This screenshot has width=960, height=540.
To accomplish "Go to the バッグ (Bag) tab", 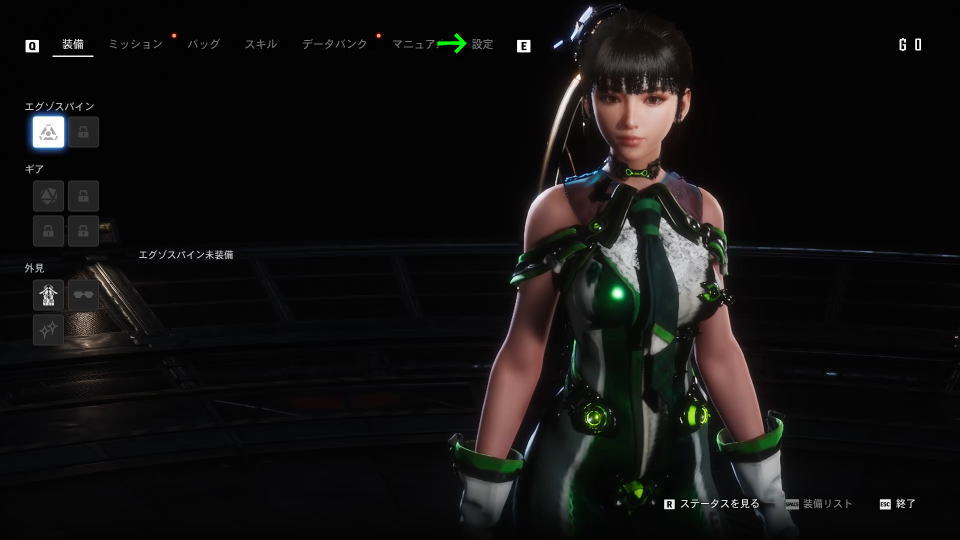I will point(203,44).
